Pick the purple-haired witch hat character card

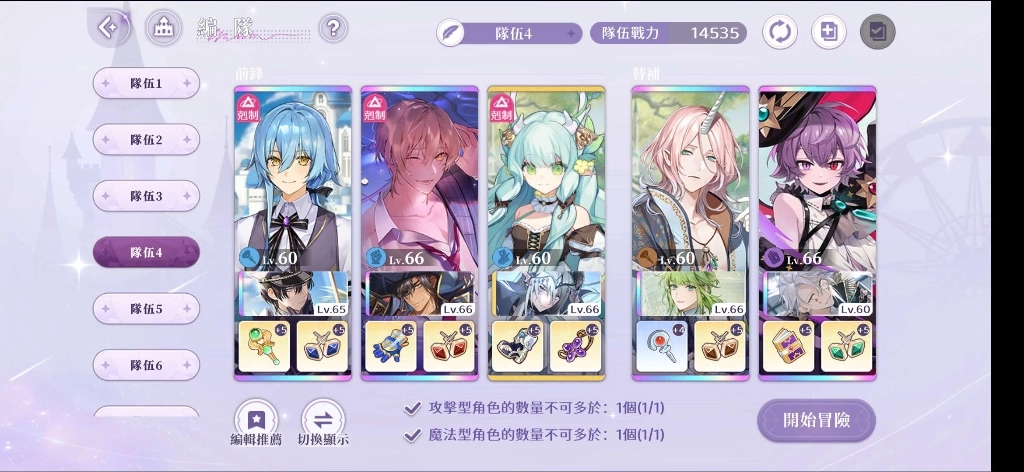(x=817, y=180)
